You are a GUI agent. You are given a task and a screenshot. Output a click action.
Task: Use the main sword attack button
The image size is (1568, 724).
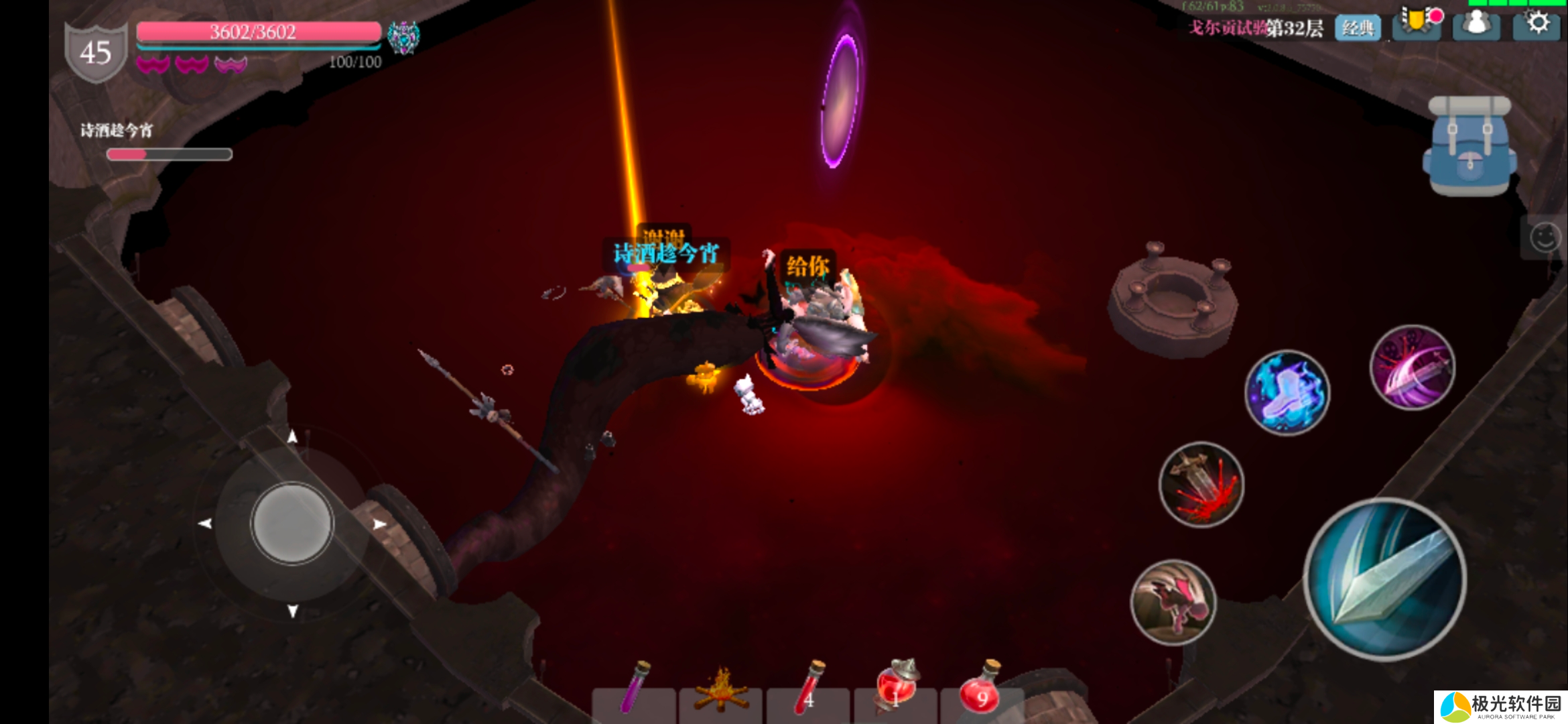click(x=1384, y=579)
